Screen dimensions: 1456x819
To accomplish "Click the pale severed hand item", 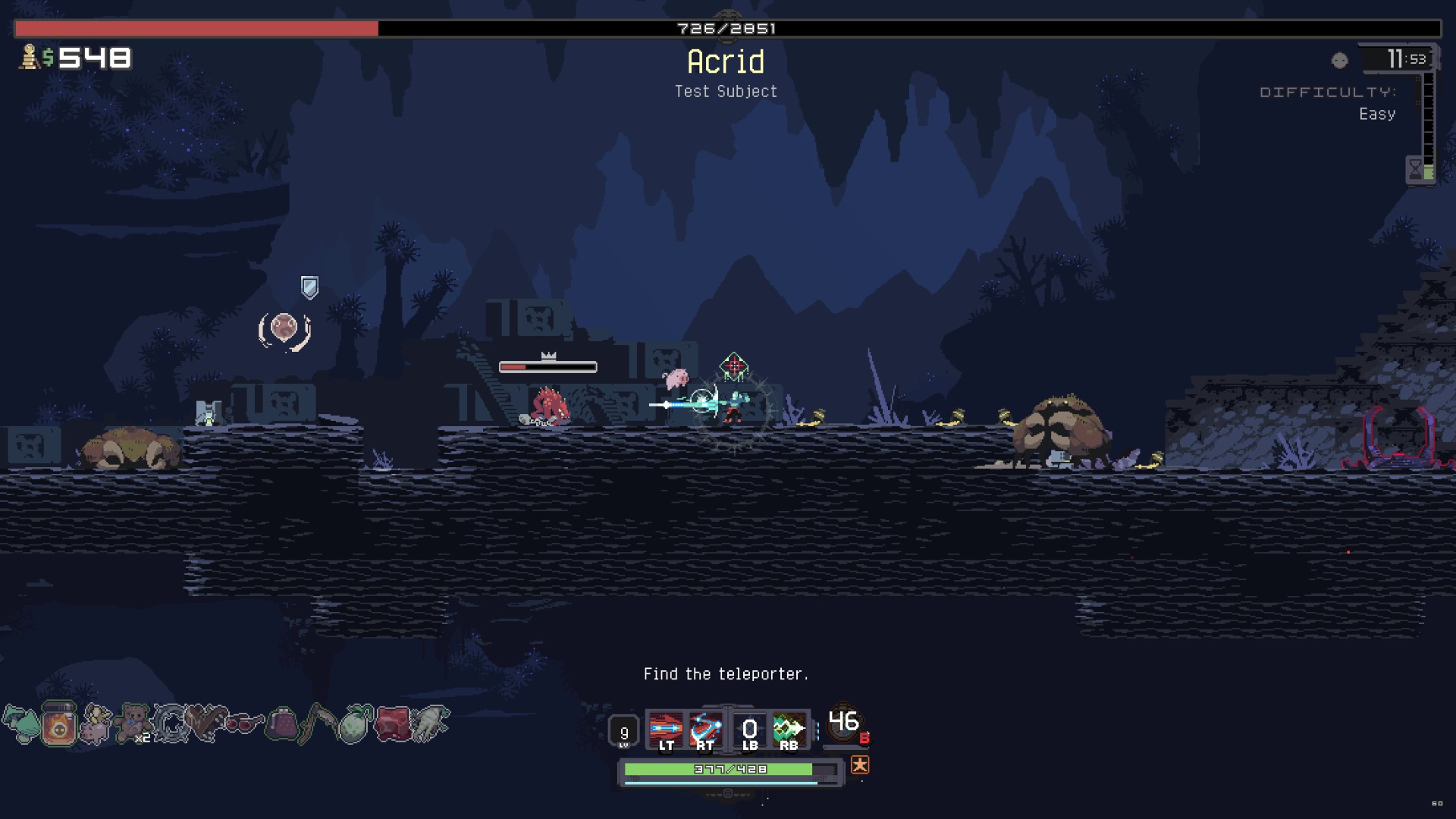I will click(x=430, y=723).
